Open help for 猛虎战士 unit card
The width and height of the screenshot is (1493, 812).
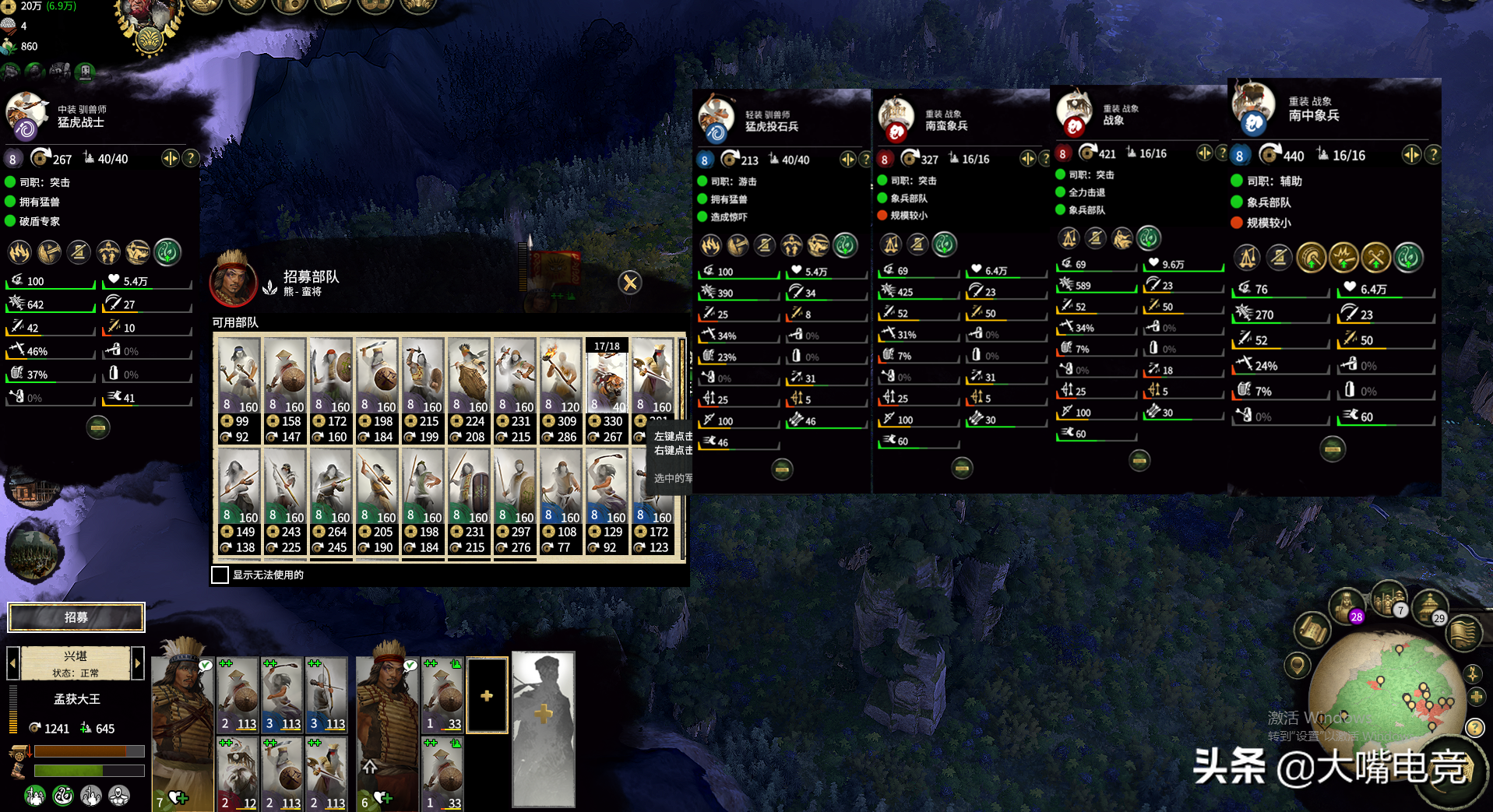click(191, 158)
